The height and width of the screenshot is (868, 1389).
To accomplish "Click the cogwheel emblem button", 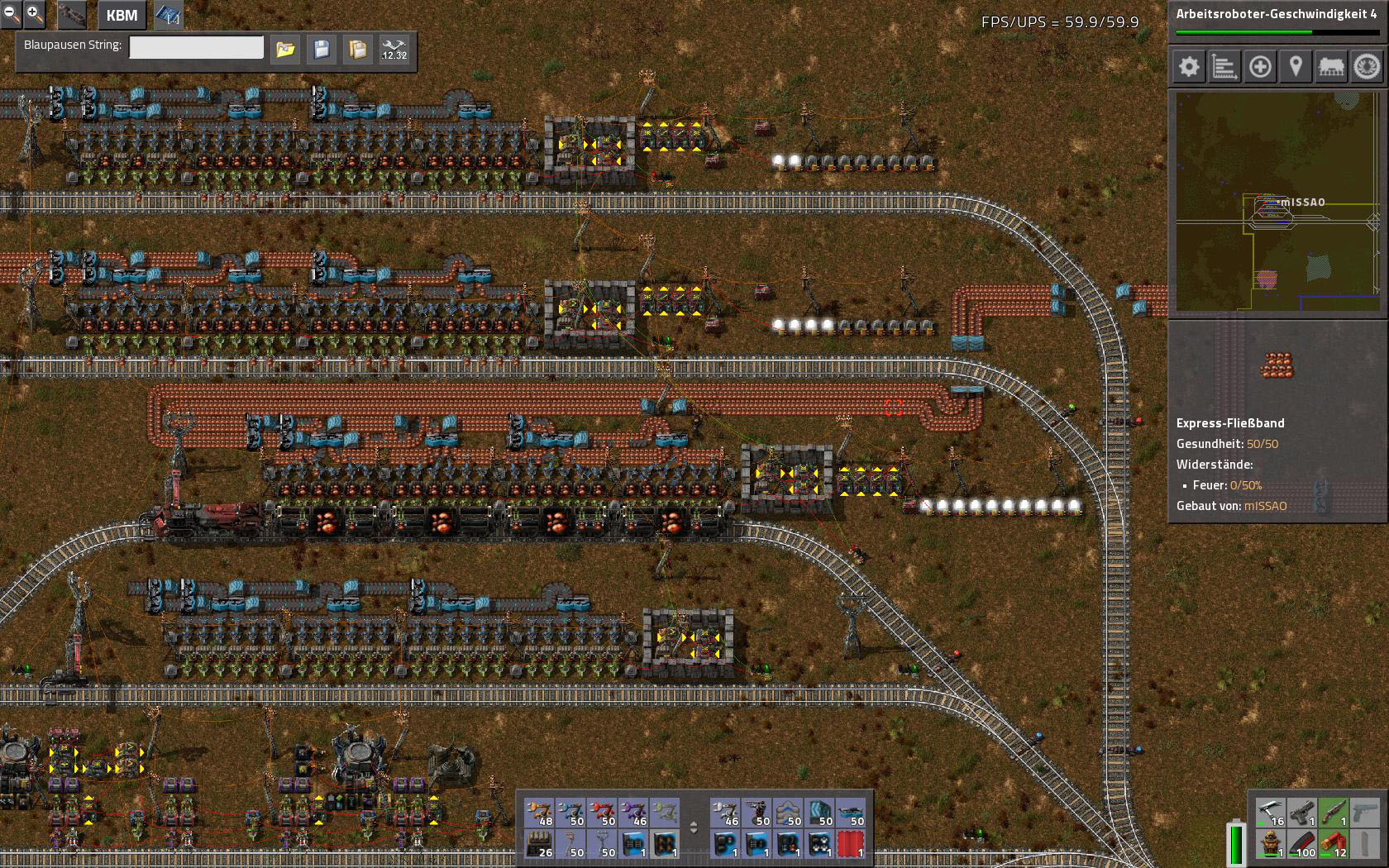I will (x=1367, y=67).
